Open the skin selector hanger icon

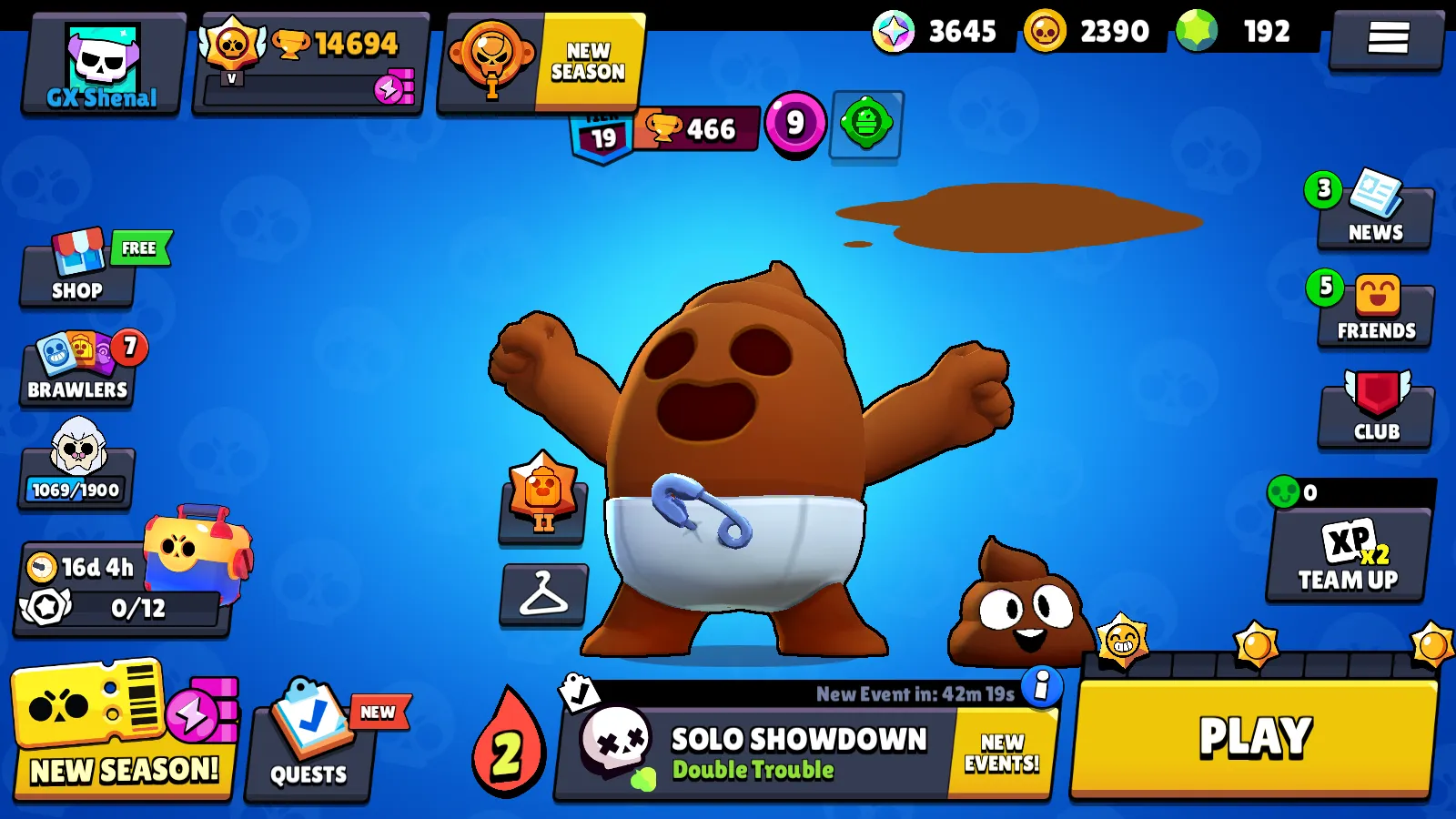tap(541, 596)
